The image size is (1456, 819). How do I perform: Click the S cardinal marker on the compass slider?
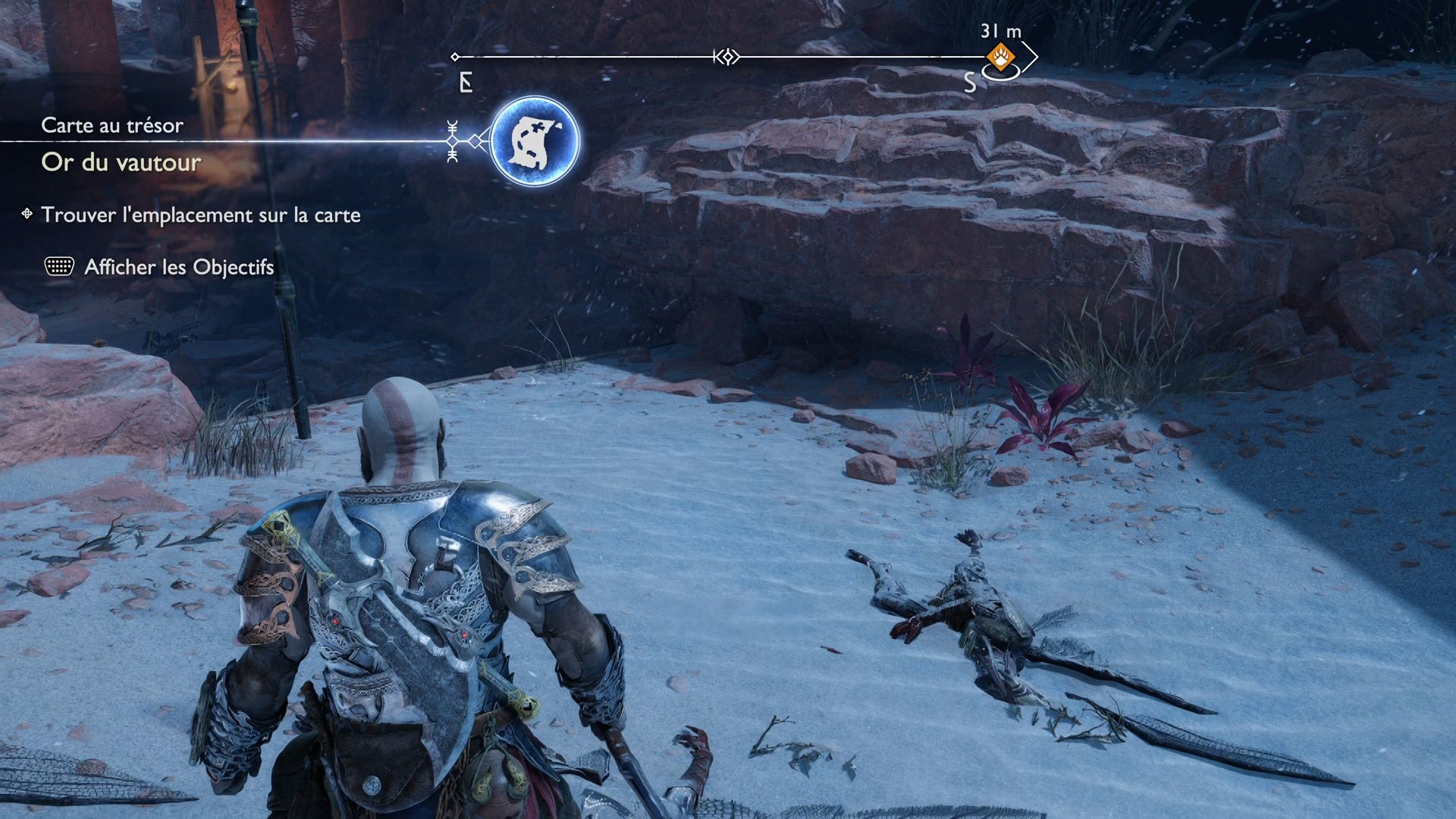pos(969,80)
